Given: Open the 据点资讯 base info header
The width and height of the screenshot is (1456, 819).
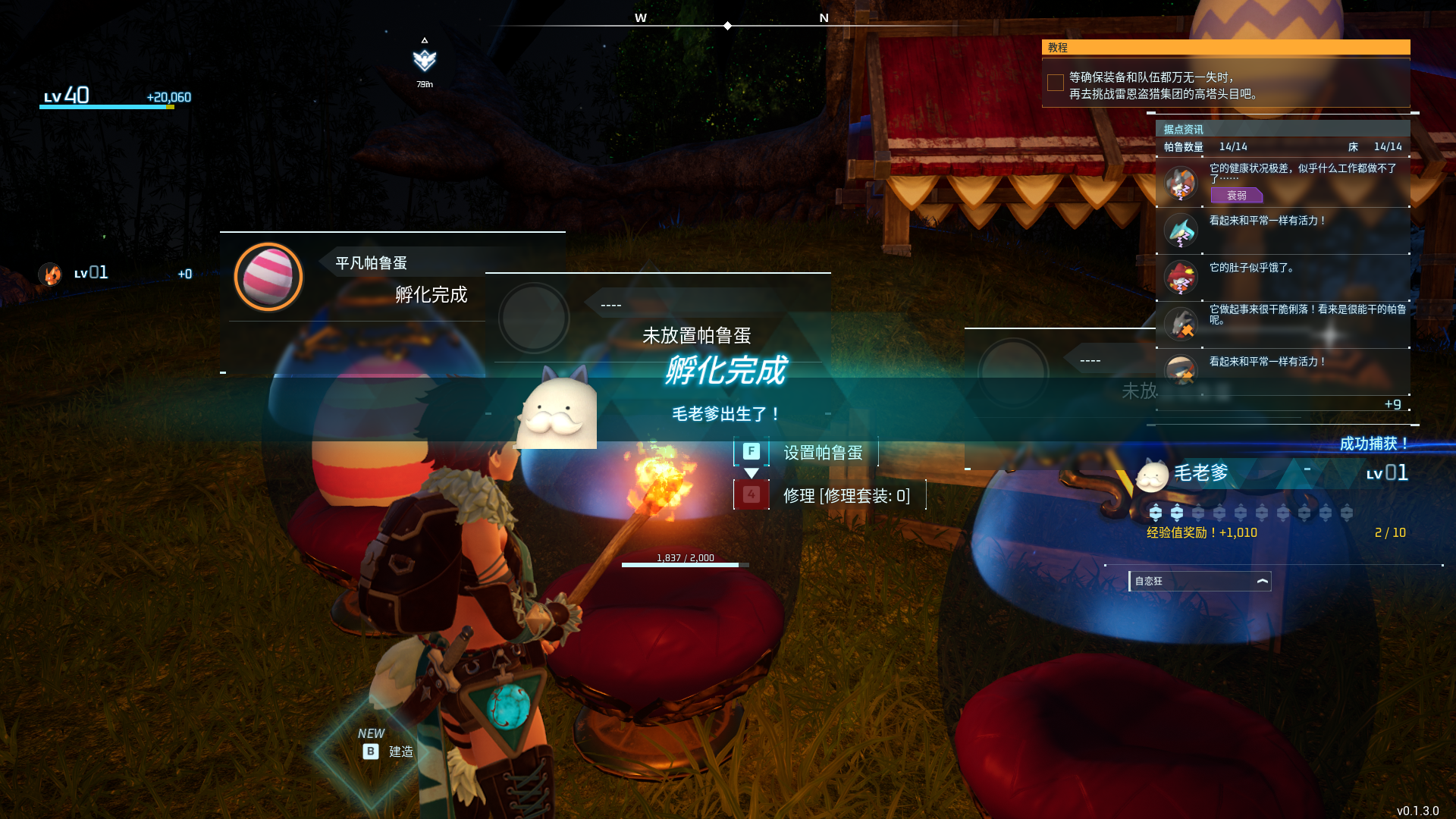Looking at the screenshot, I should (1282, 129).
